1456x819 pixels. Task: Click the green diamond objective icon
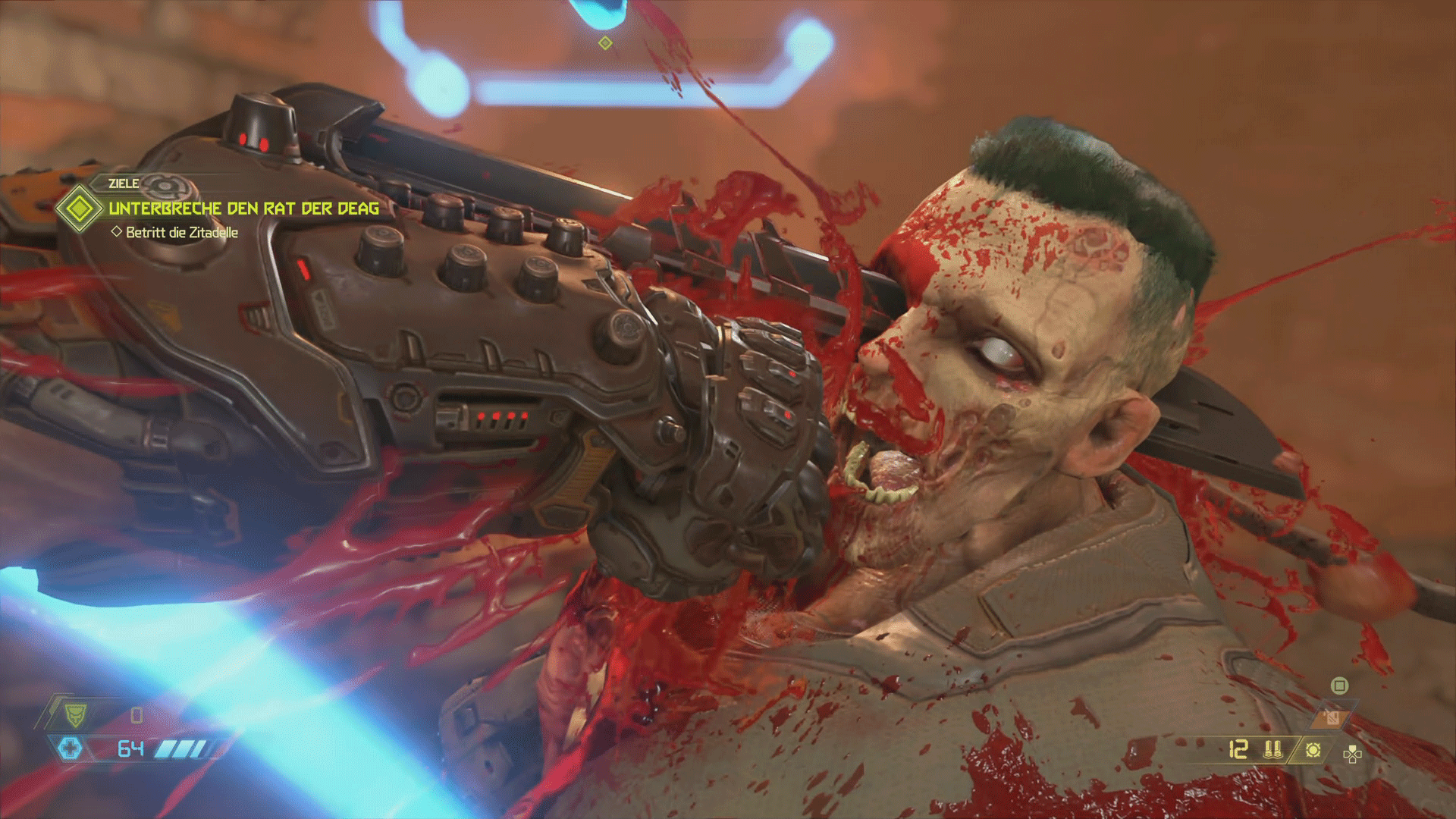(79, 209)
